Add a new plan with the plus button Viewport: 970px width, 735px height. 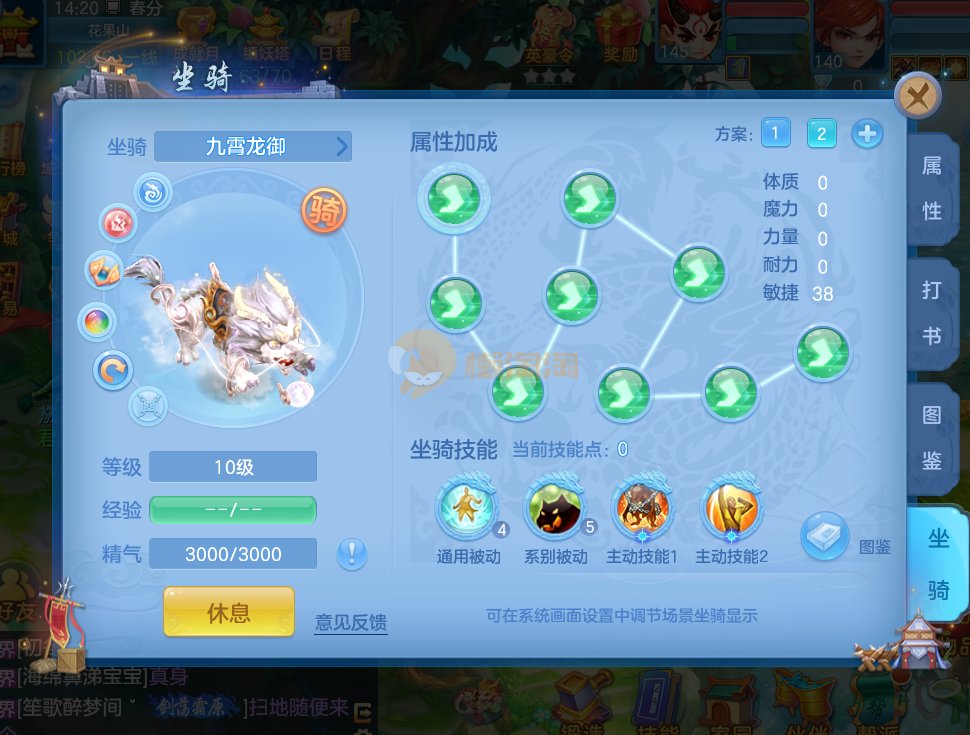(x=867, y=133)
